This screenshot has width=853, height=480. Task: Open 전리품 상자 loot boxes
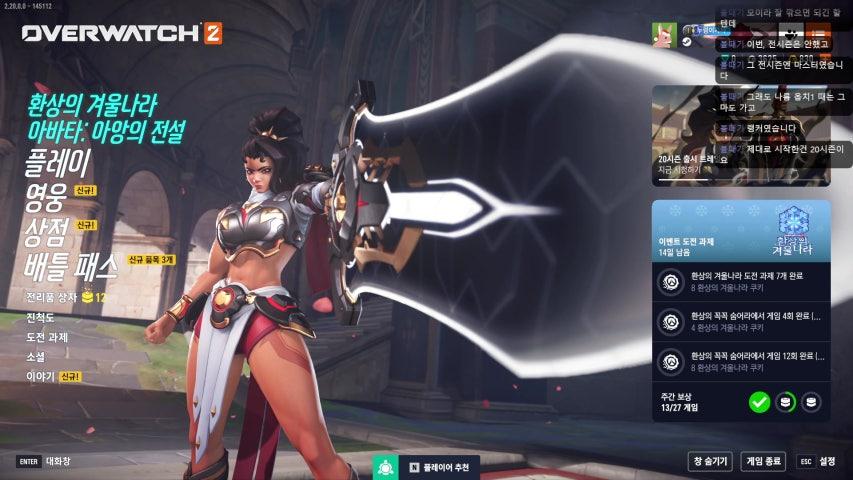[x=56, y=298]
